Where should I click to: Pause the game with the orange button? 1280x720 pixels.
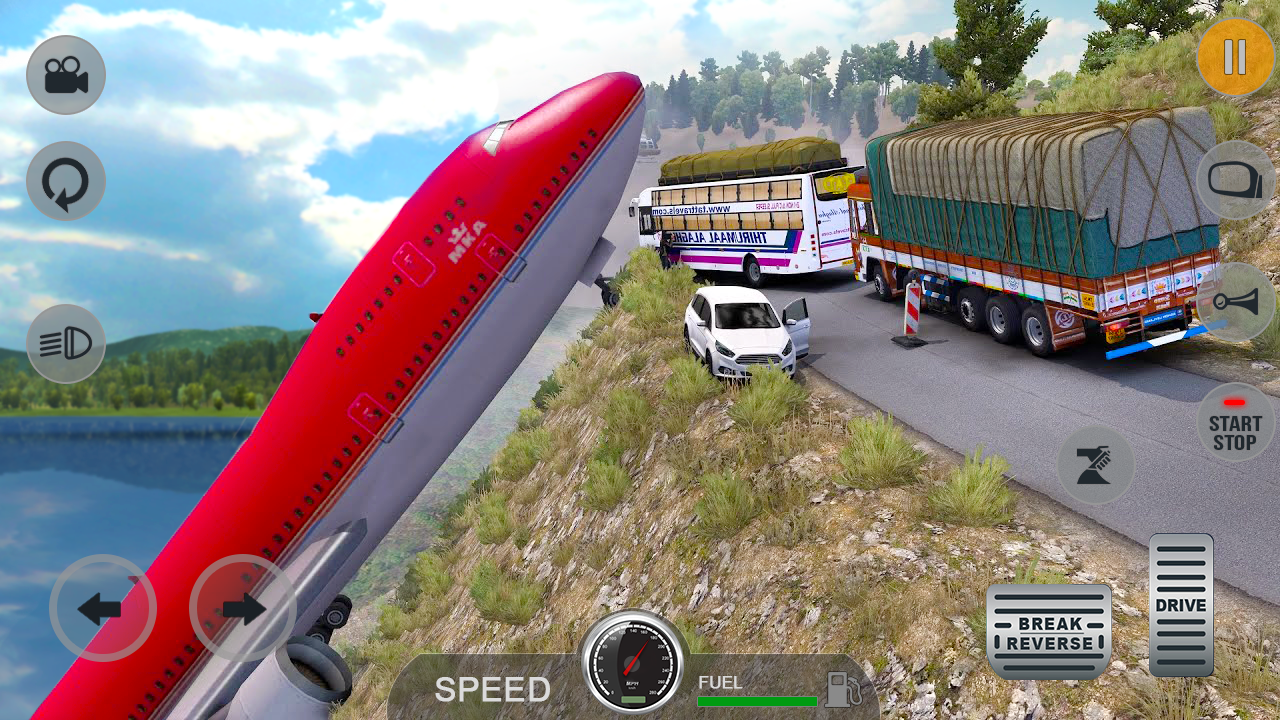click(x=1235, y=57)
